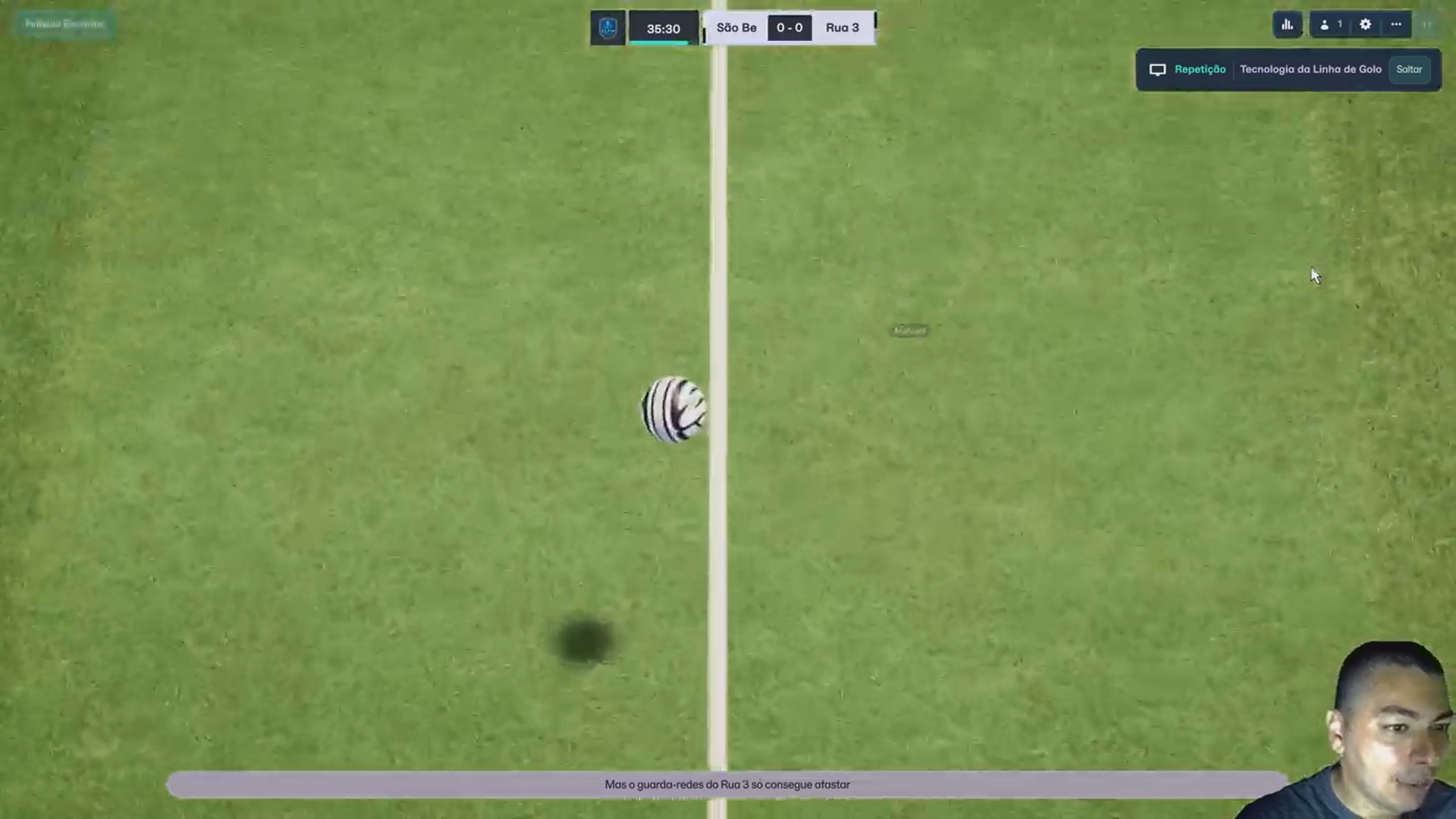Open the match stats bar-chart icon
1456x819 pixels.
1287,25
